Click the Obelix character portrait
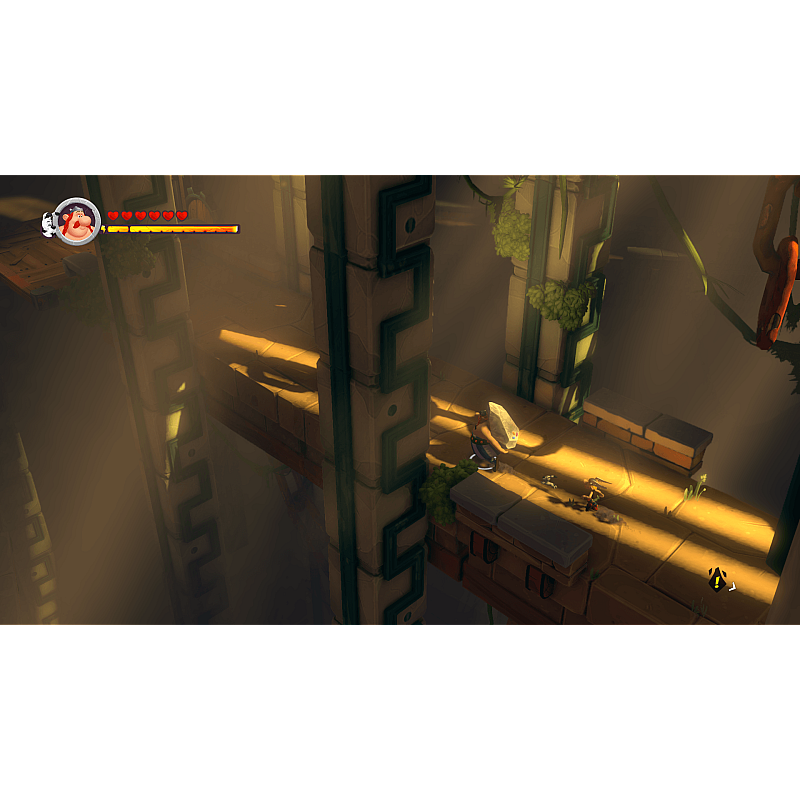 click(77, 221)
